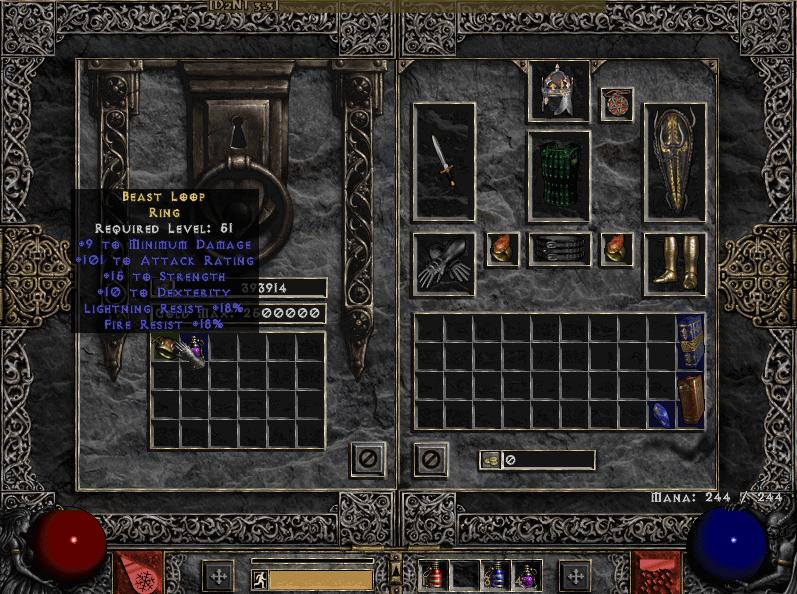Click the equipped gauntlets slot
Viewport: 797px width, 594px height.
[444, 263]
